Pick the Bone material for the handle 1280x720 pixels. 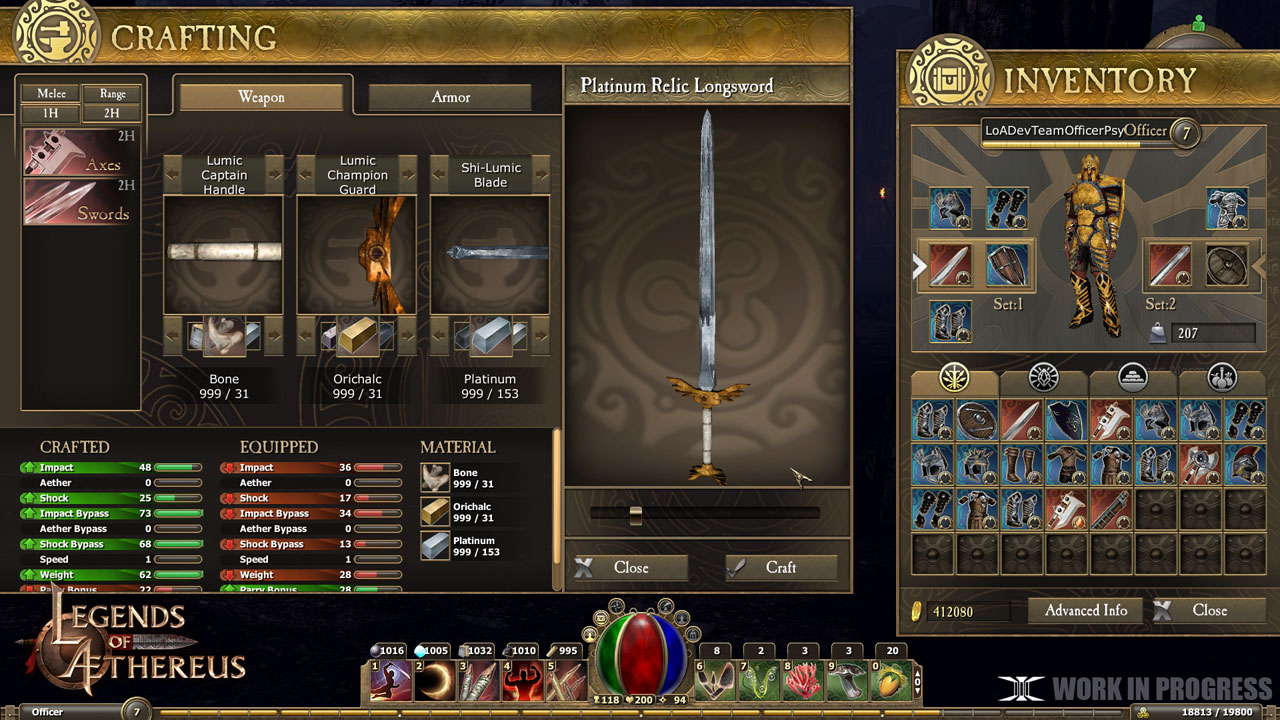(x=224, y=338)
